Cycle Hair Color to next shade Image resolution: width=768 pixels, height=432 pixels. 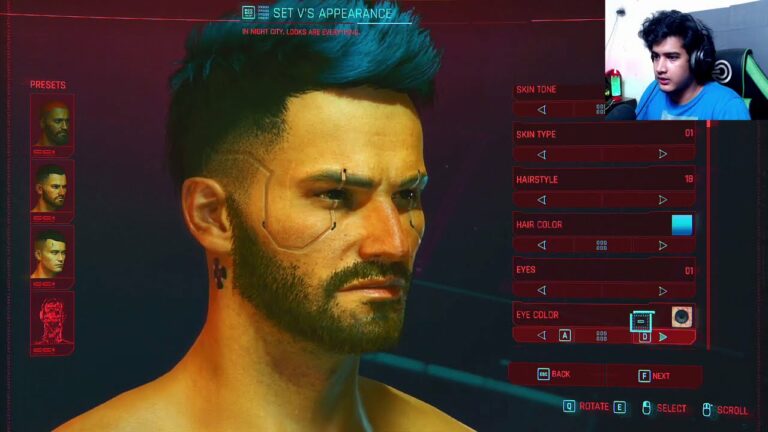662,245
